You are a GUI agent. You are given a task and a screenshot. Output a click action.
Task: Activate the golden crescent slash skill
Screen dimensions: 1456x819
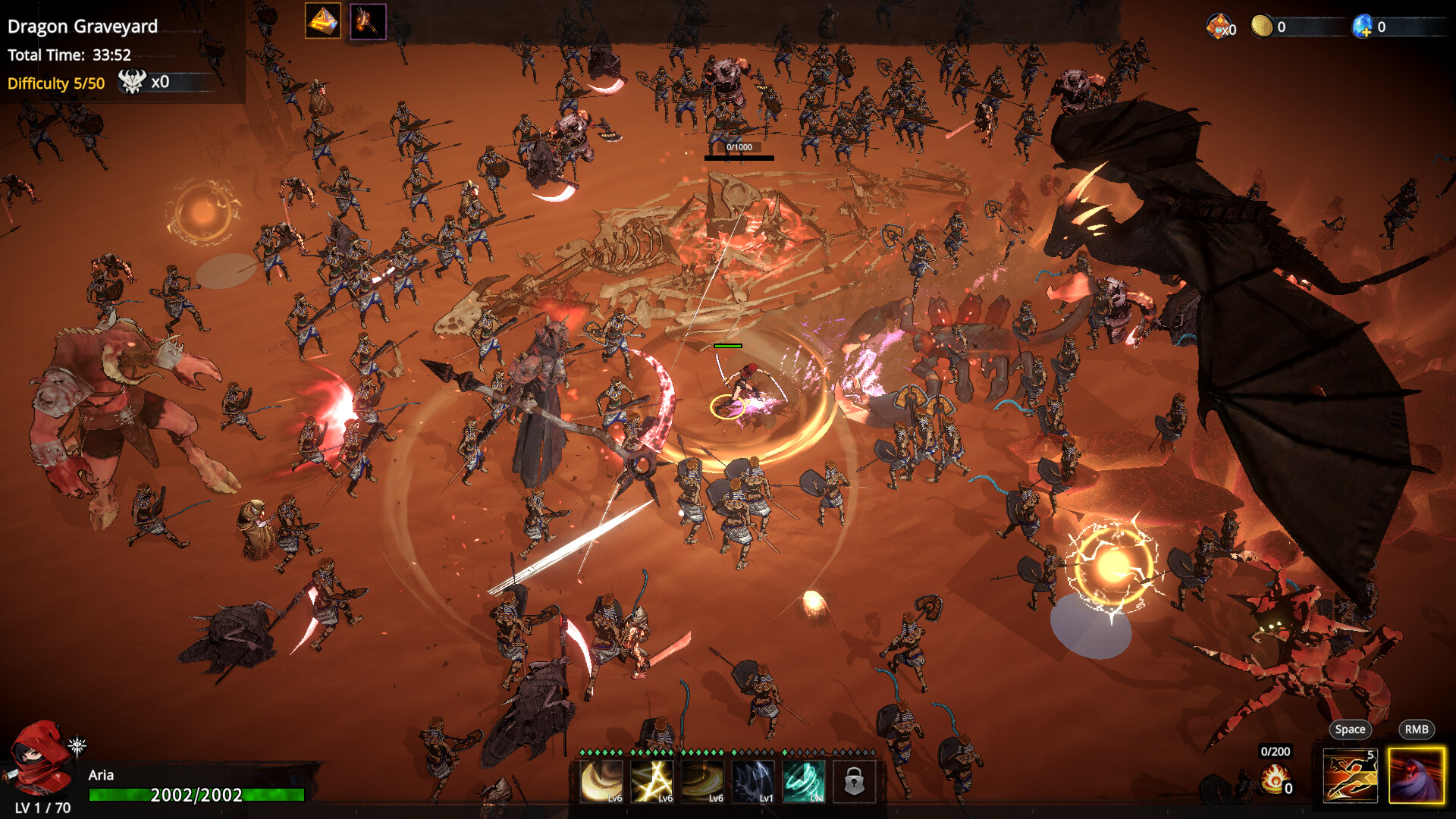coord(601,781)
